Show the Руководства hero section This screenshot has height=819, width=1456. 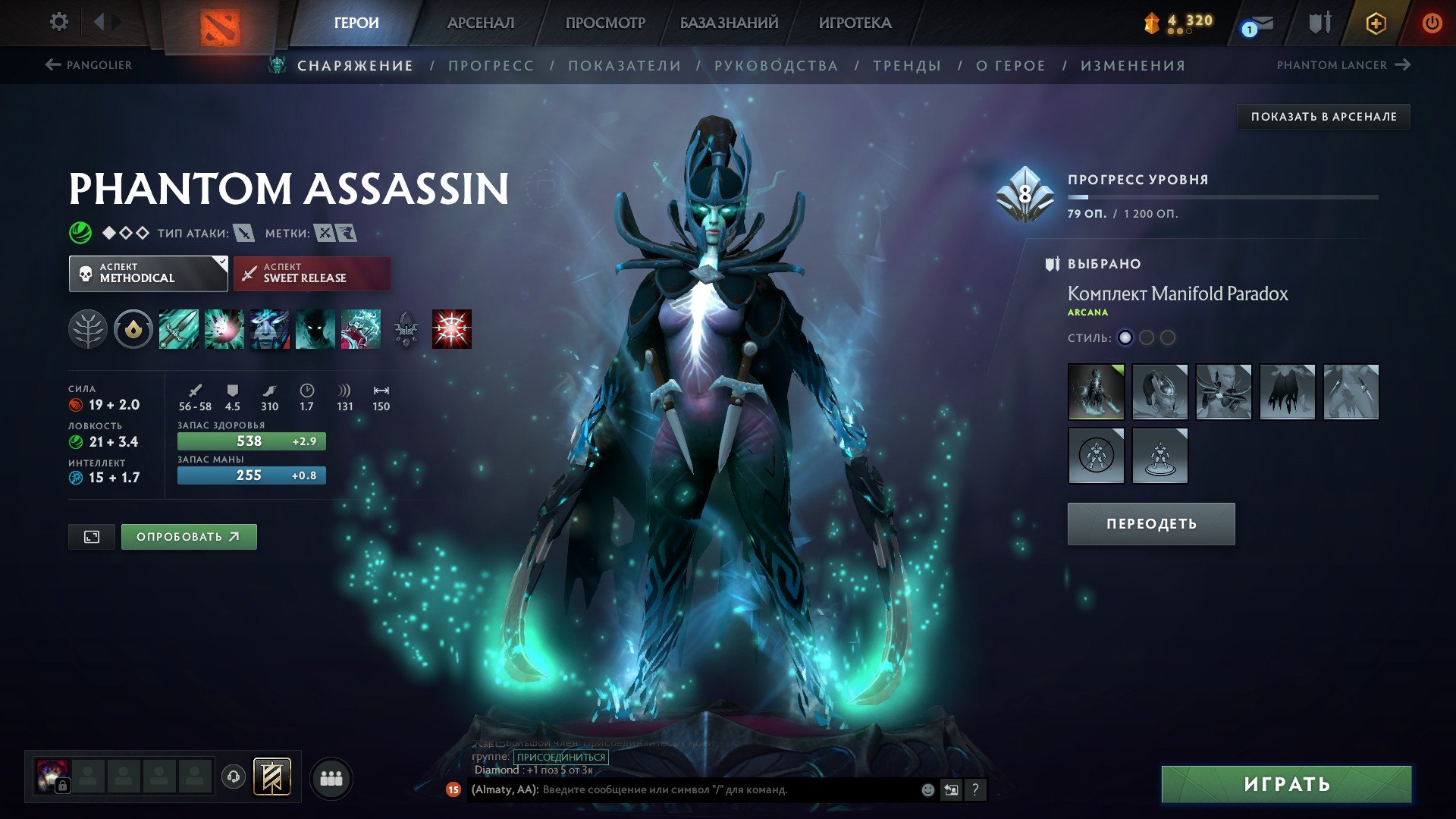click(x=776, y=66)
